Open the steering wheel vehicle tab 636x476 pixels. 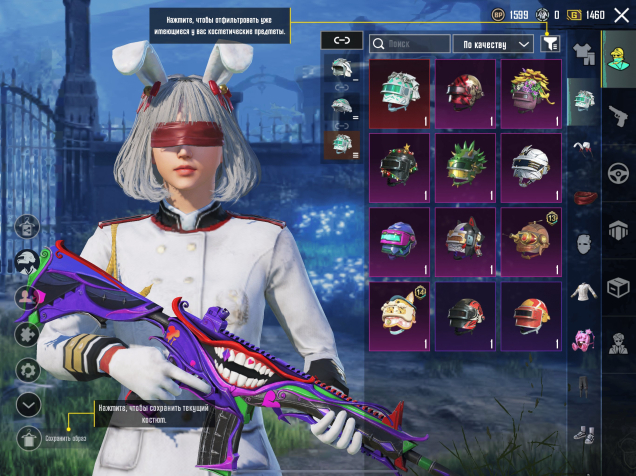pyautogui.click(x=617, y=173)
